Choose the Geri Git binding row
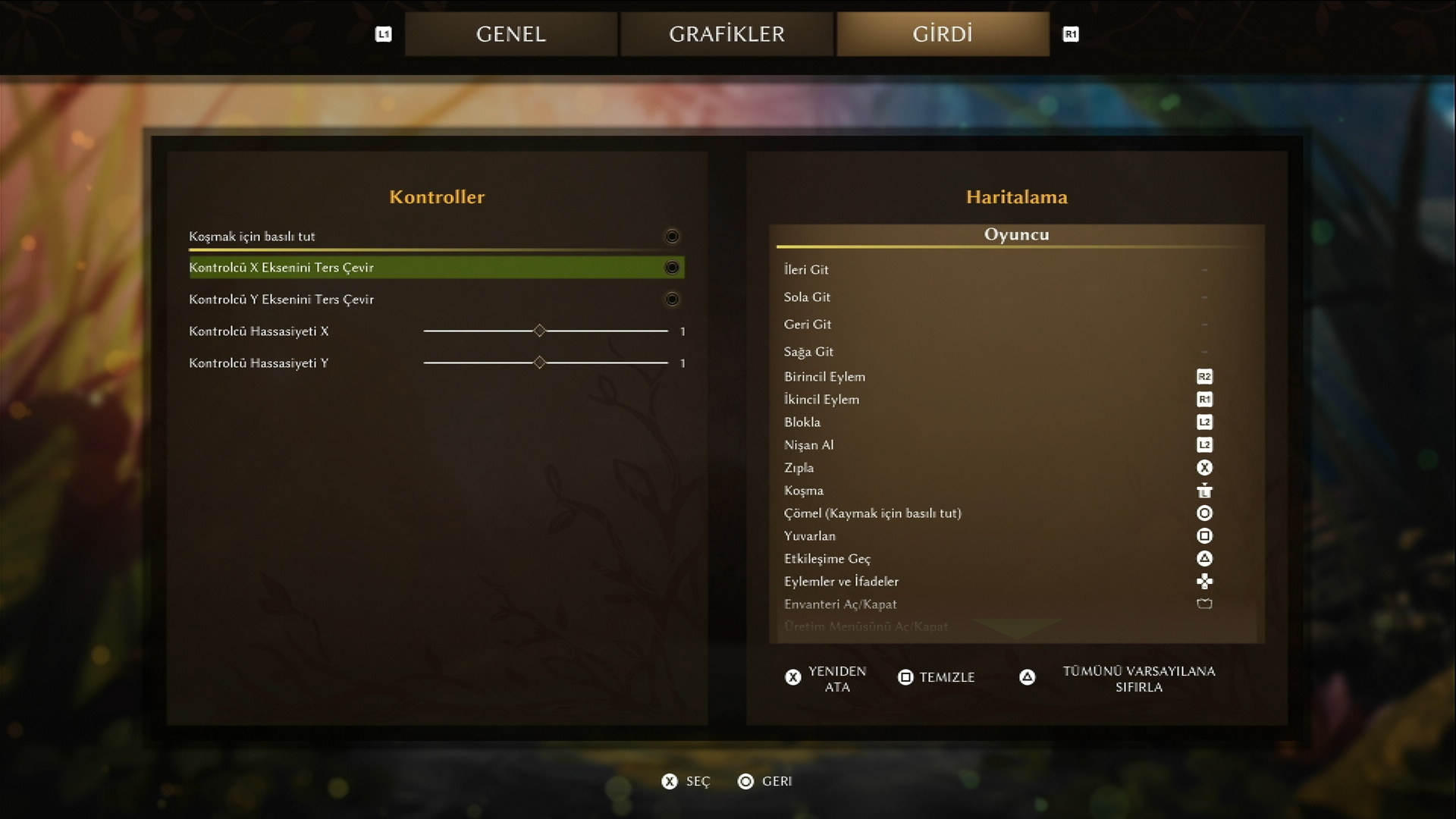 [1016, 325]
